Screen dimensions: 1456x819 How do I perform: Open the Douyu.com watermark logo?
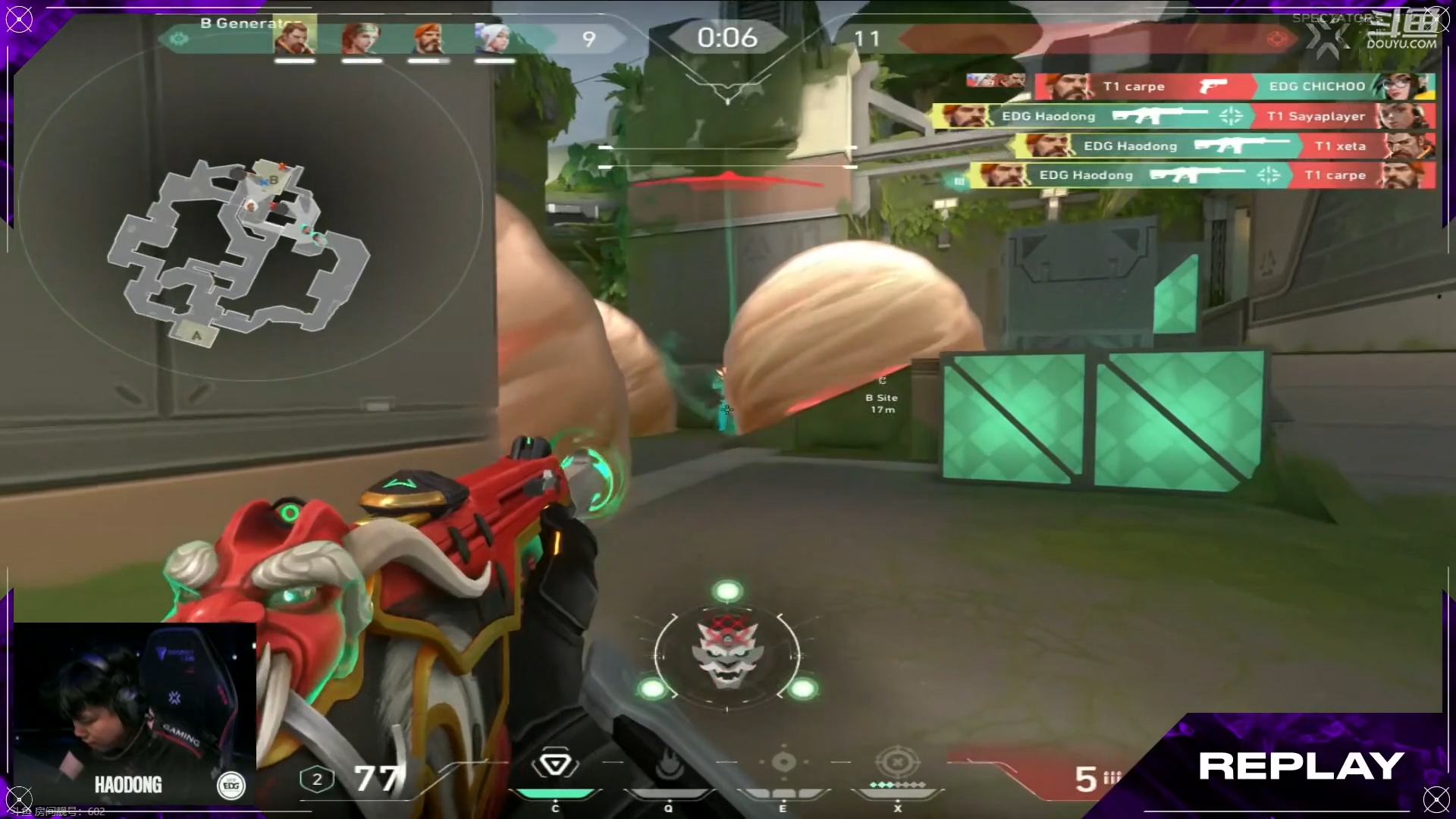tap(1401, 30)
